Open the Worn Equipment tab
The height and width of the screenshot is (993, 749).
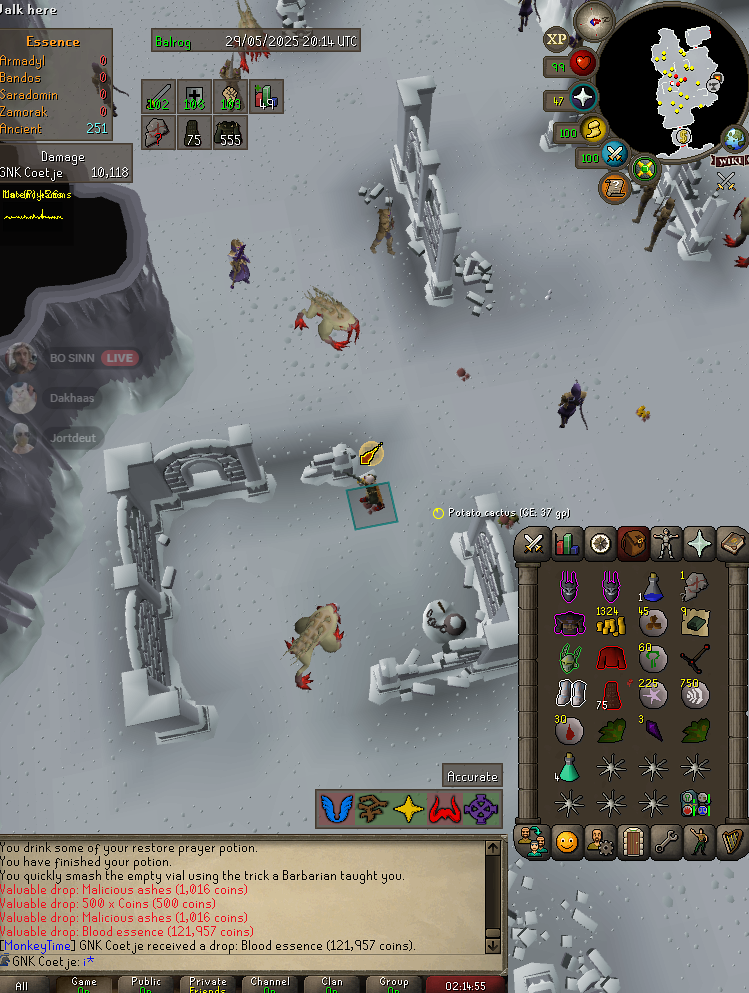[665, 544]
